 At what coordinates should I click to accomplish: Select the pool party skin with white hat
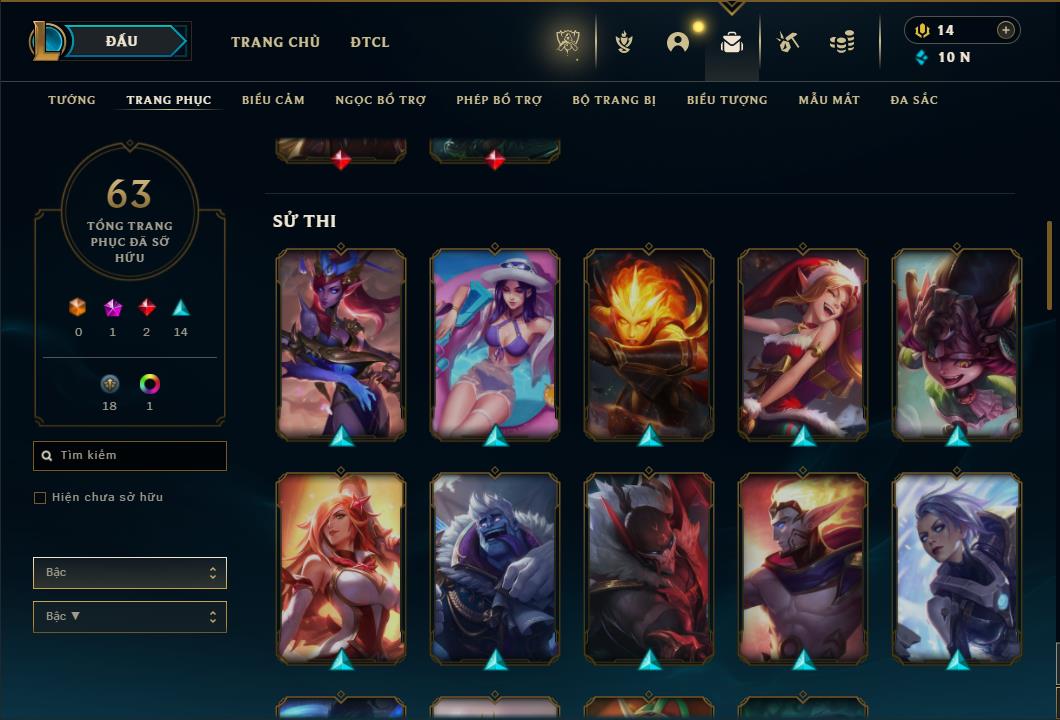(495, 343)
